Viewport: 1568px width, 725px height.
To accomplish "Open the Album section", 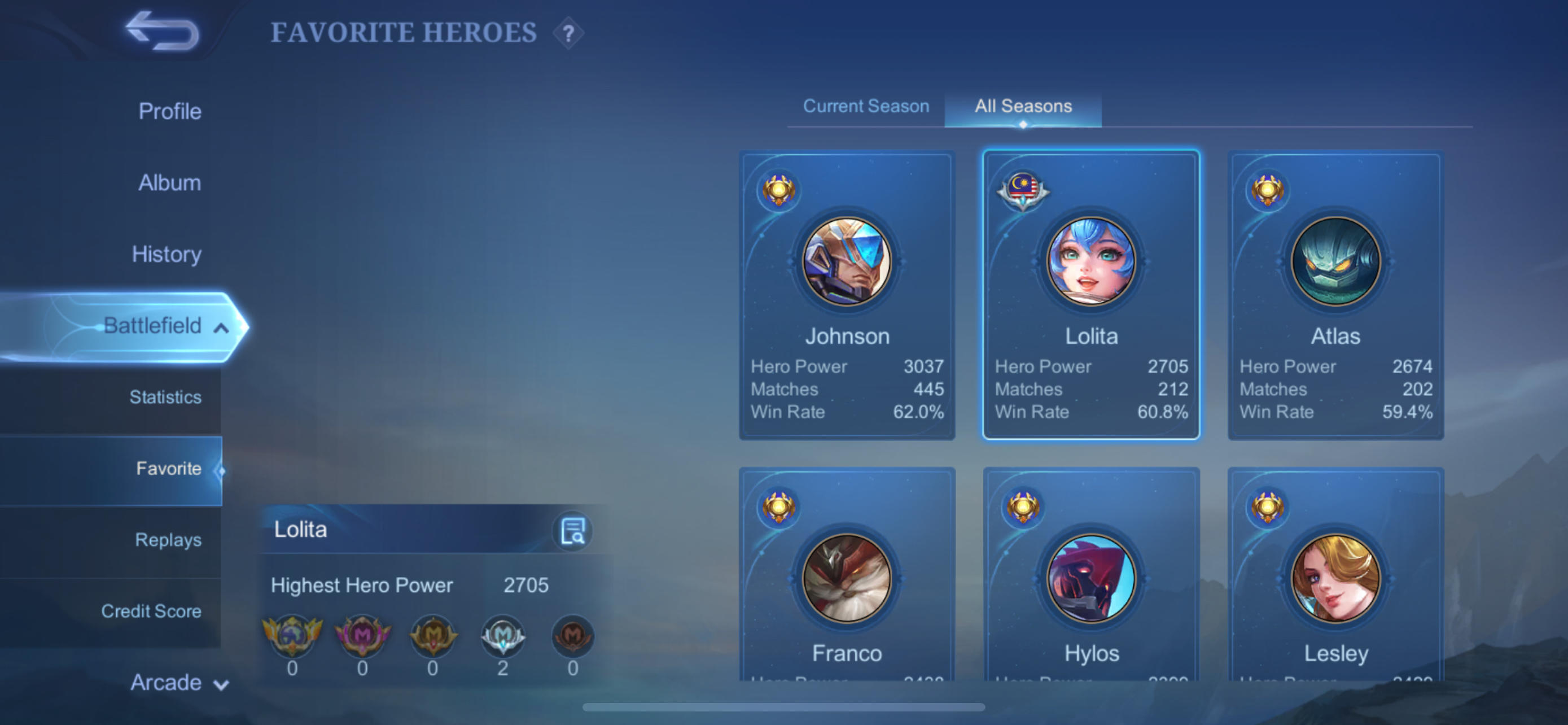I will tap(169, 182).
